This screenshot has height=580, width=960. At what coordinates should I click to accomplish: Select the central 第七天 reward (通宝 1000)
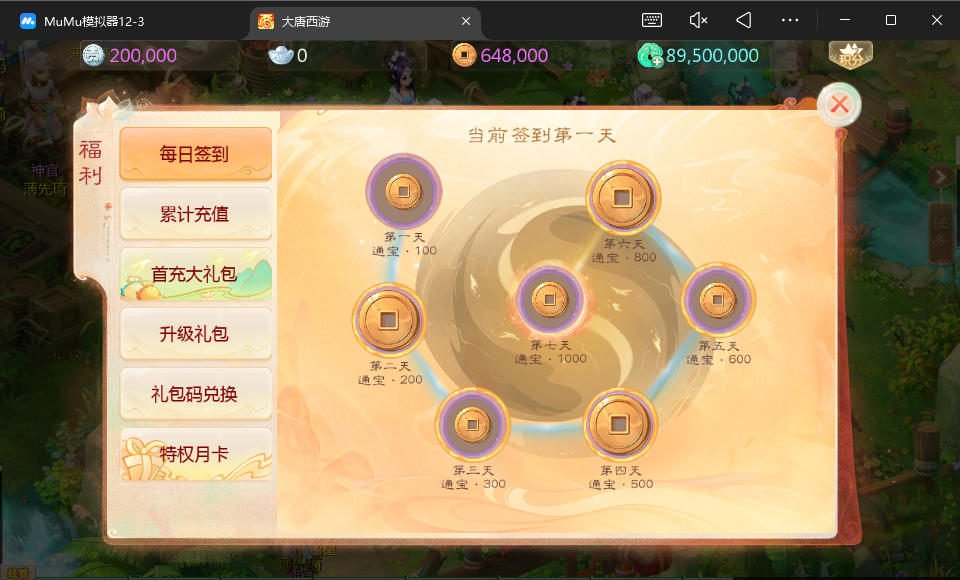pos(550,300)
